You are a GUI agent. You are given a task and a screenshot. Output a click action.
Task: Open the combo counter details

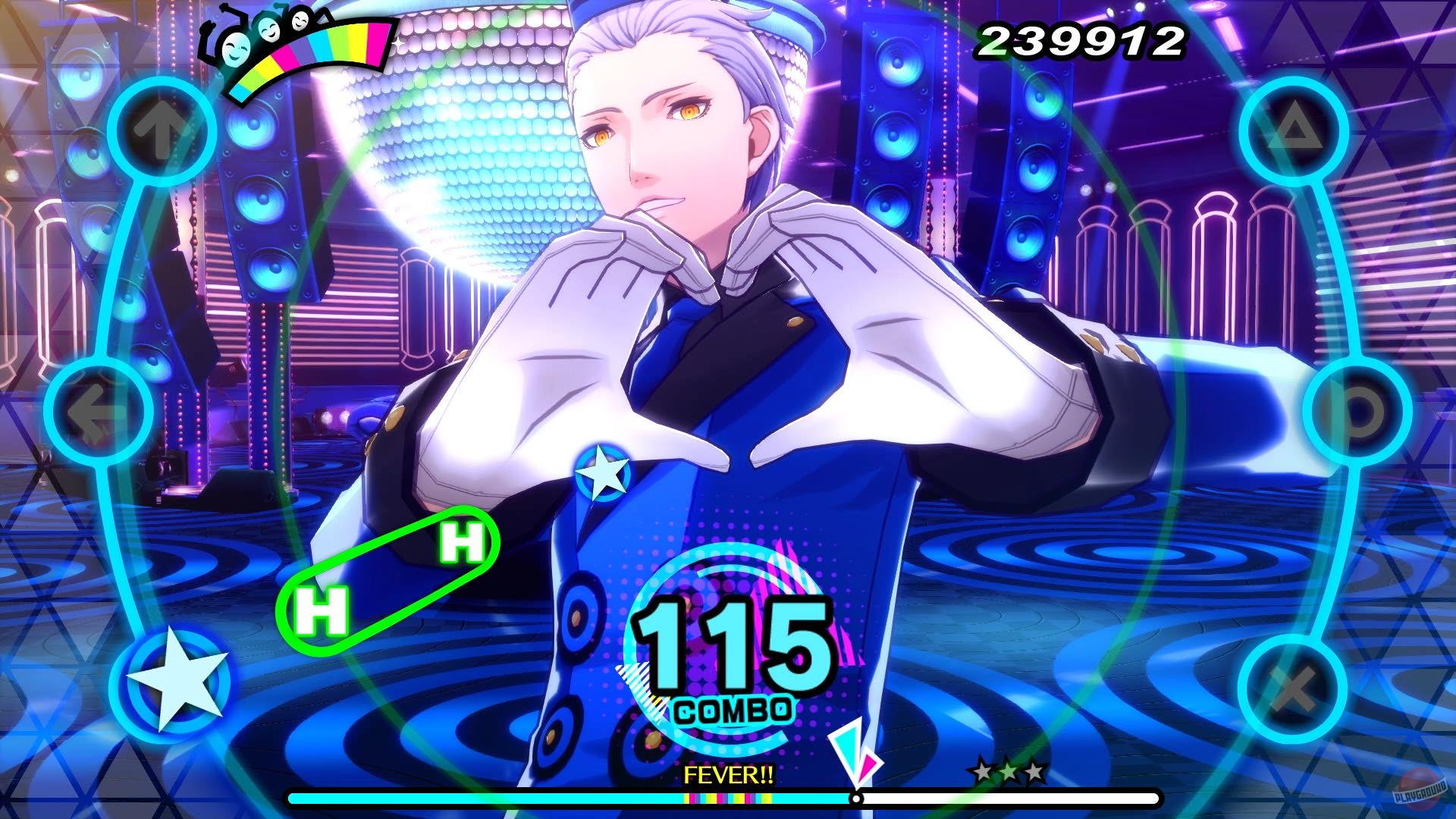click(x=732, y=652)
